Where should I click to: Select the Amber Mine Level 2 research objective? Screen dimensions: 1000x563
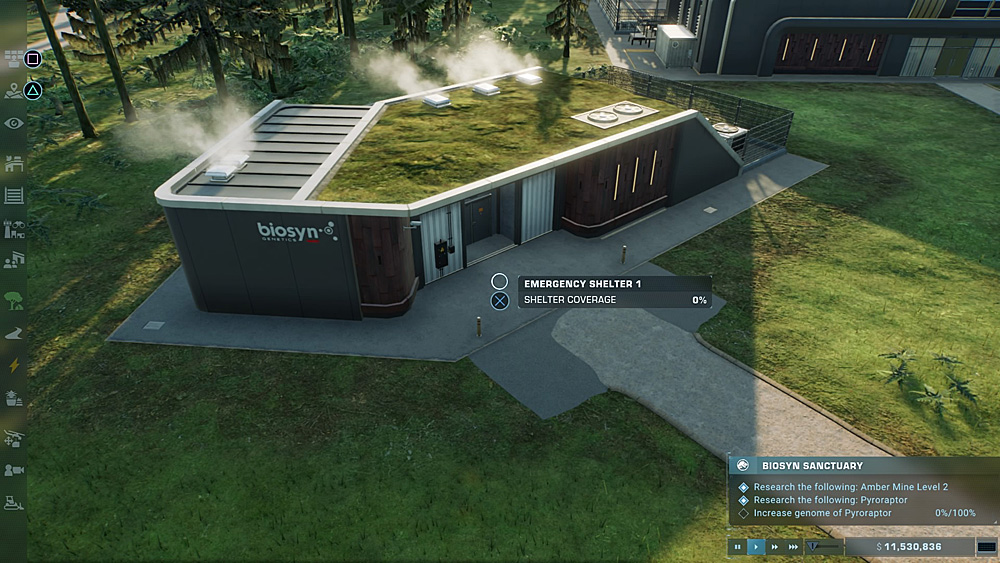(850, 487)
